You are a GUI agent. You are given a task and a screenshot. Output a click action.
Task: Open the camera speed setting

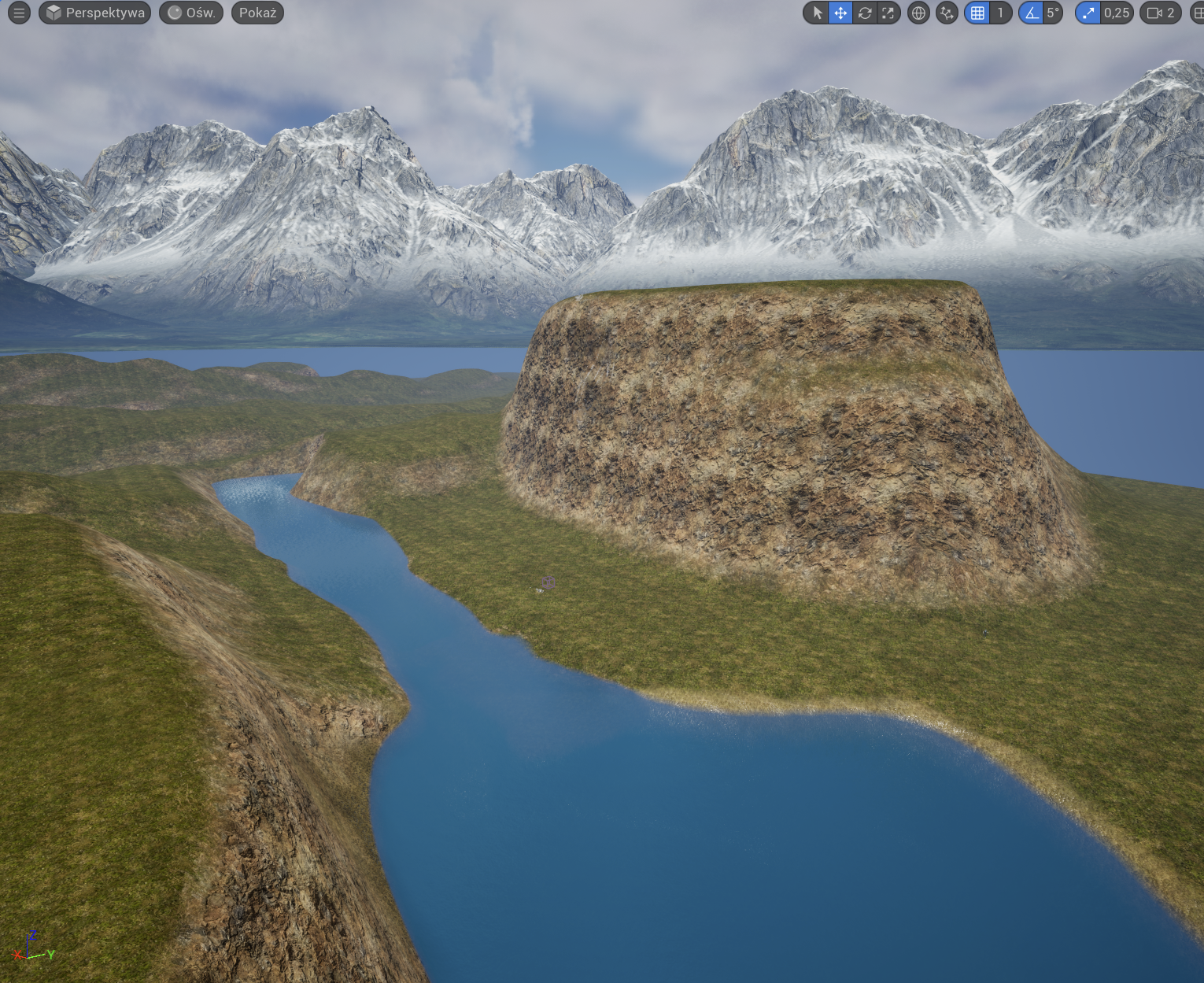1161,13
